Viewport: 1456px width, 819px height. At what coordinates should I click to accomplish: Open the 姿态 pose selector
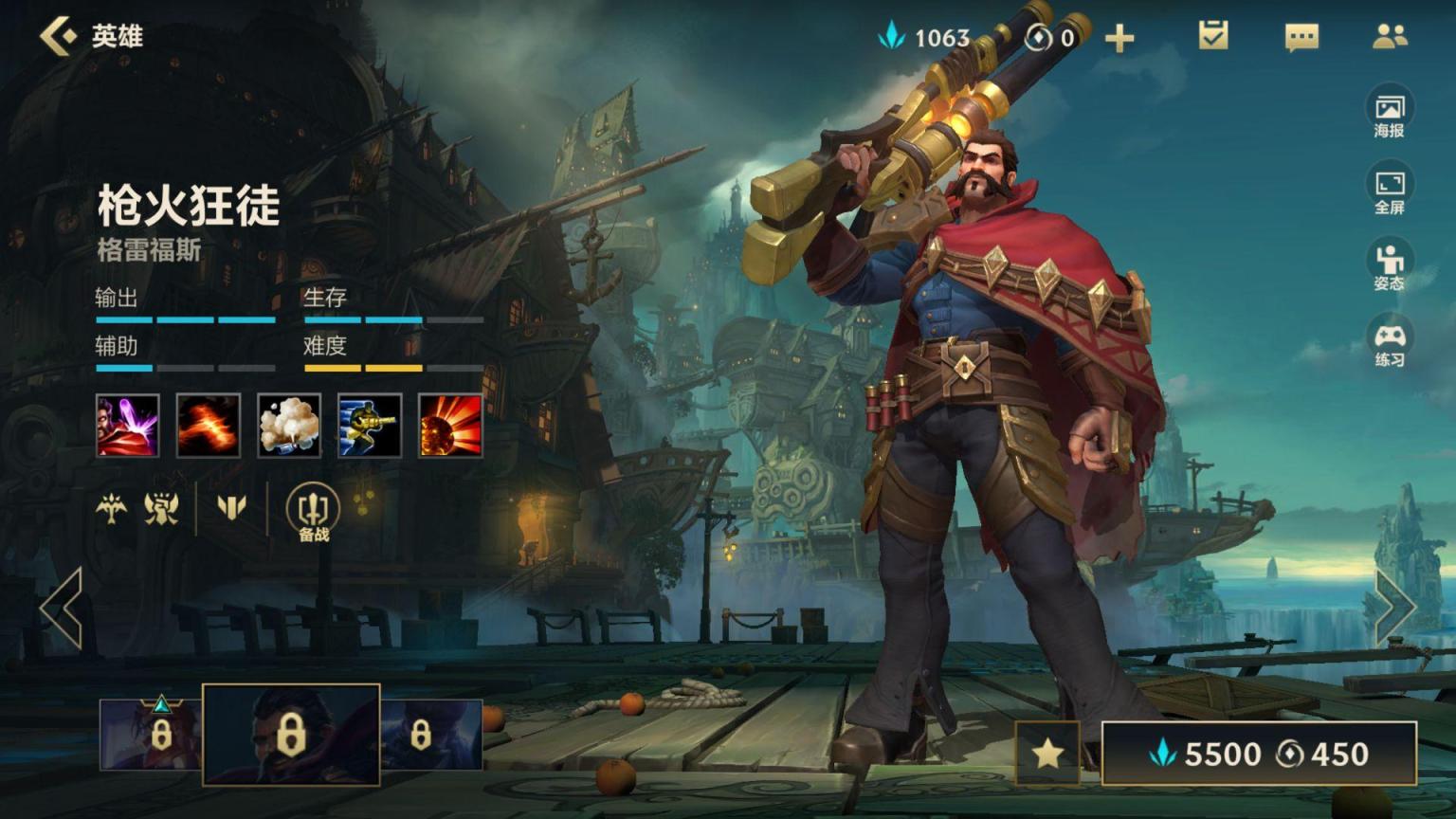[1389, 266]
